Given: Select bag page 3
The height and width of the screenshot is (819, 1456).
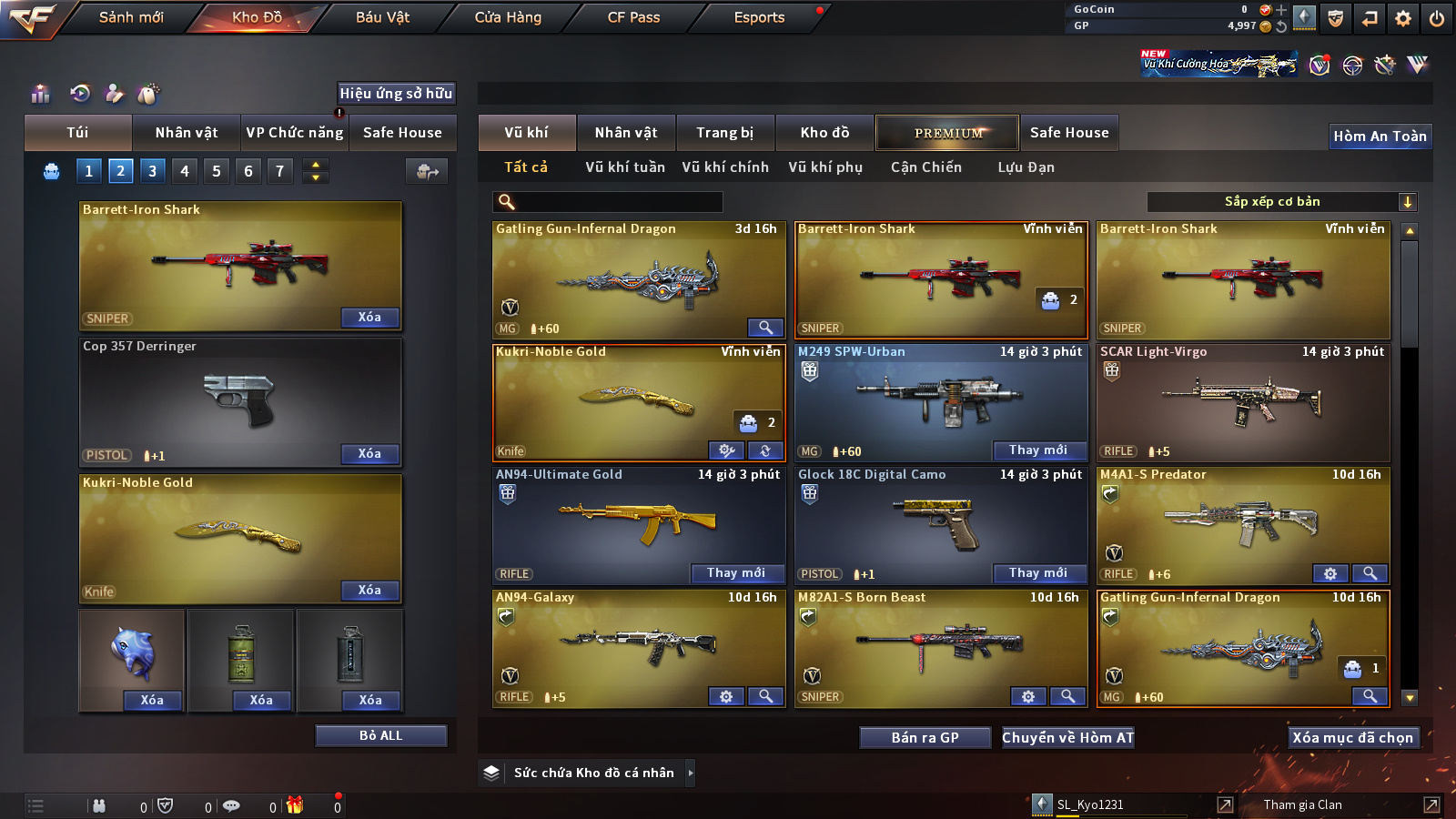Looking at the screenshot, I should pyautogui.click(x=152, y=171).
